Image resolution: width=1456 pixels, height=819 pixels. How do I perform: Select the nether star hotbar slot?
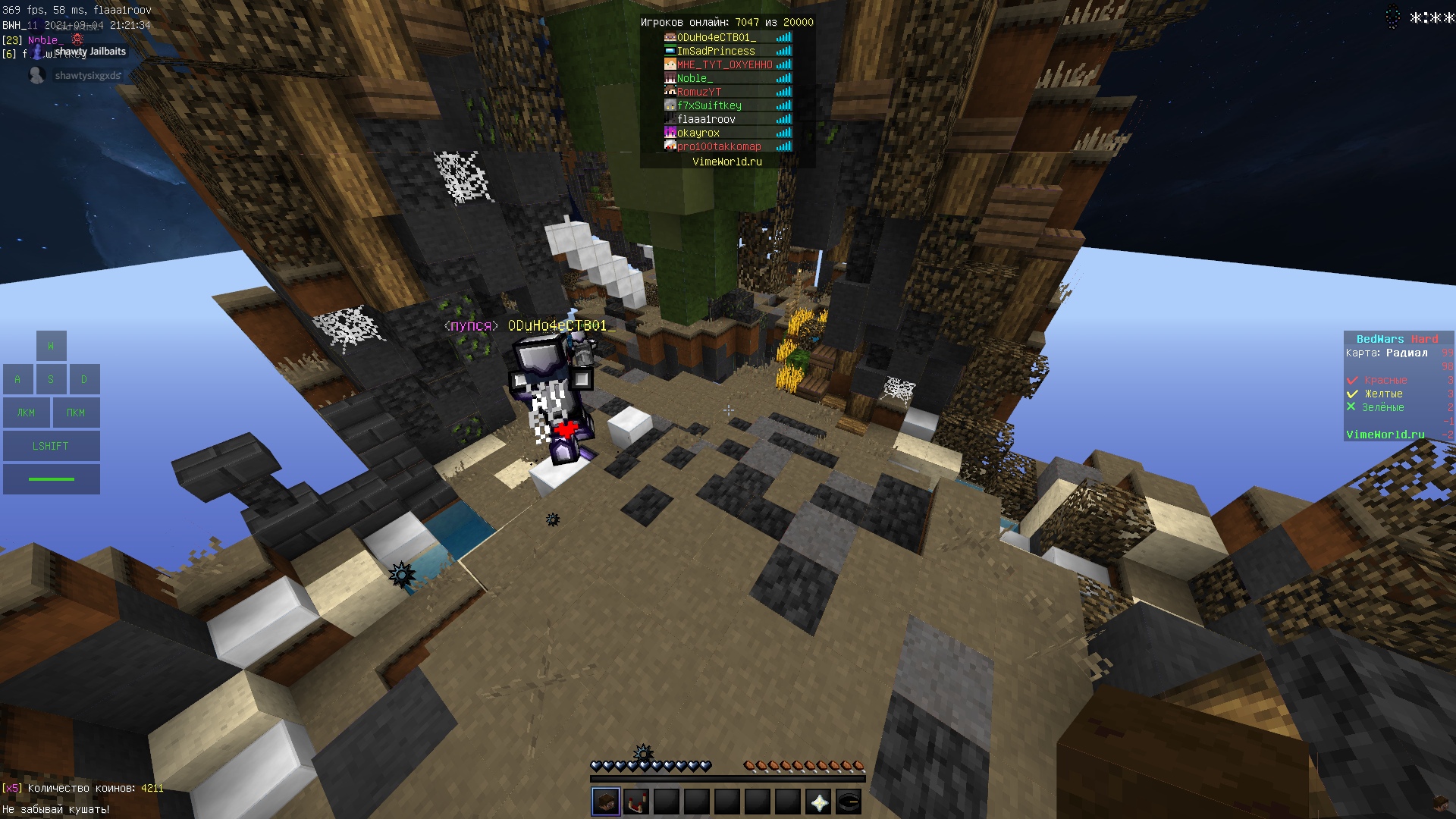(818, 802)
